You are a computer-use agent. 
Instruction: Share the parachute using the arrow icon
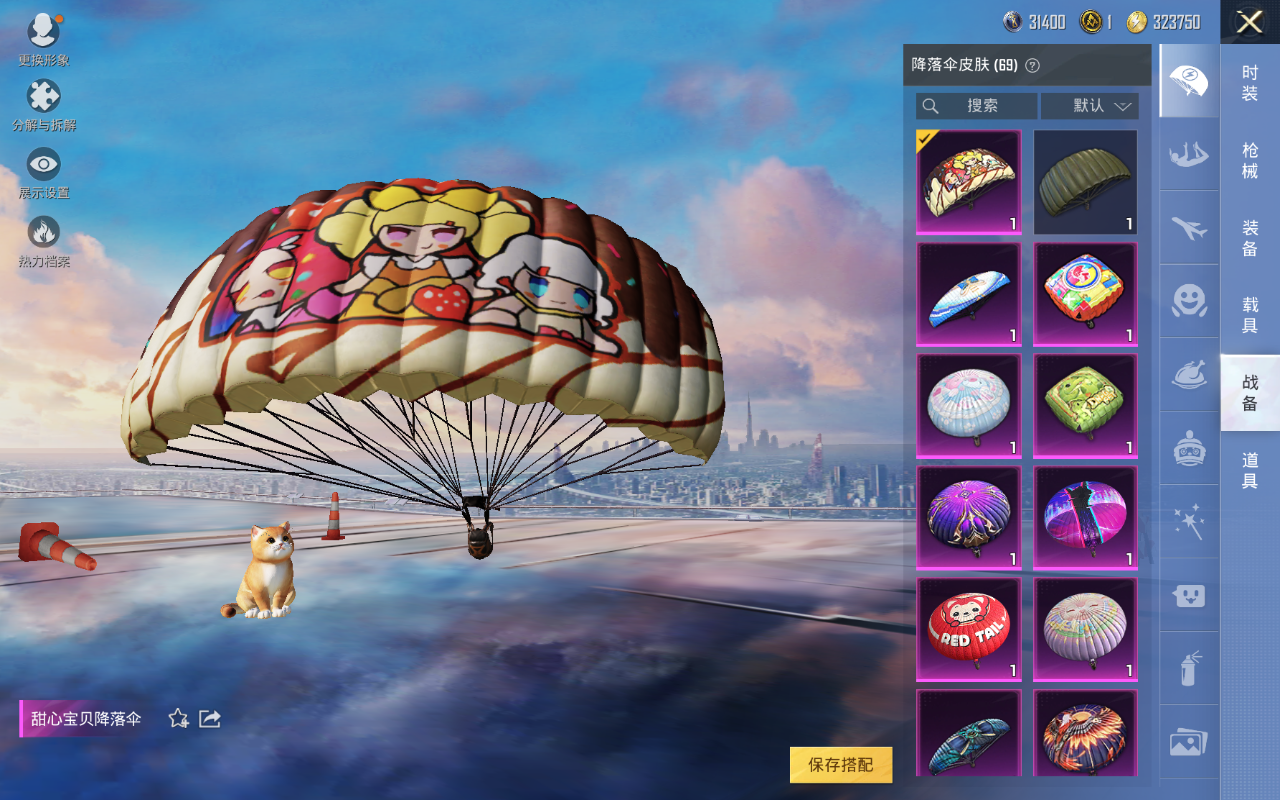pyautogui.click(x=210, y=718)
